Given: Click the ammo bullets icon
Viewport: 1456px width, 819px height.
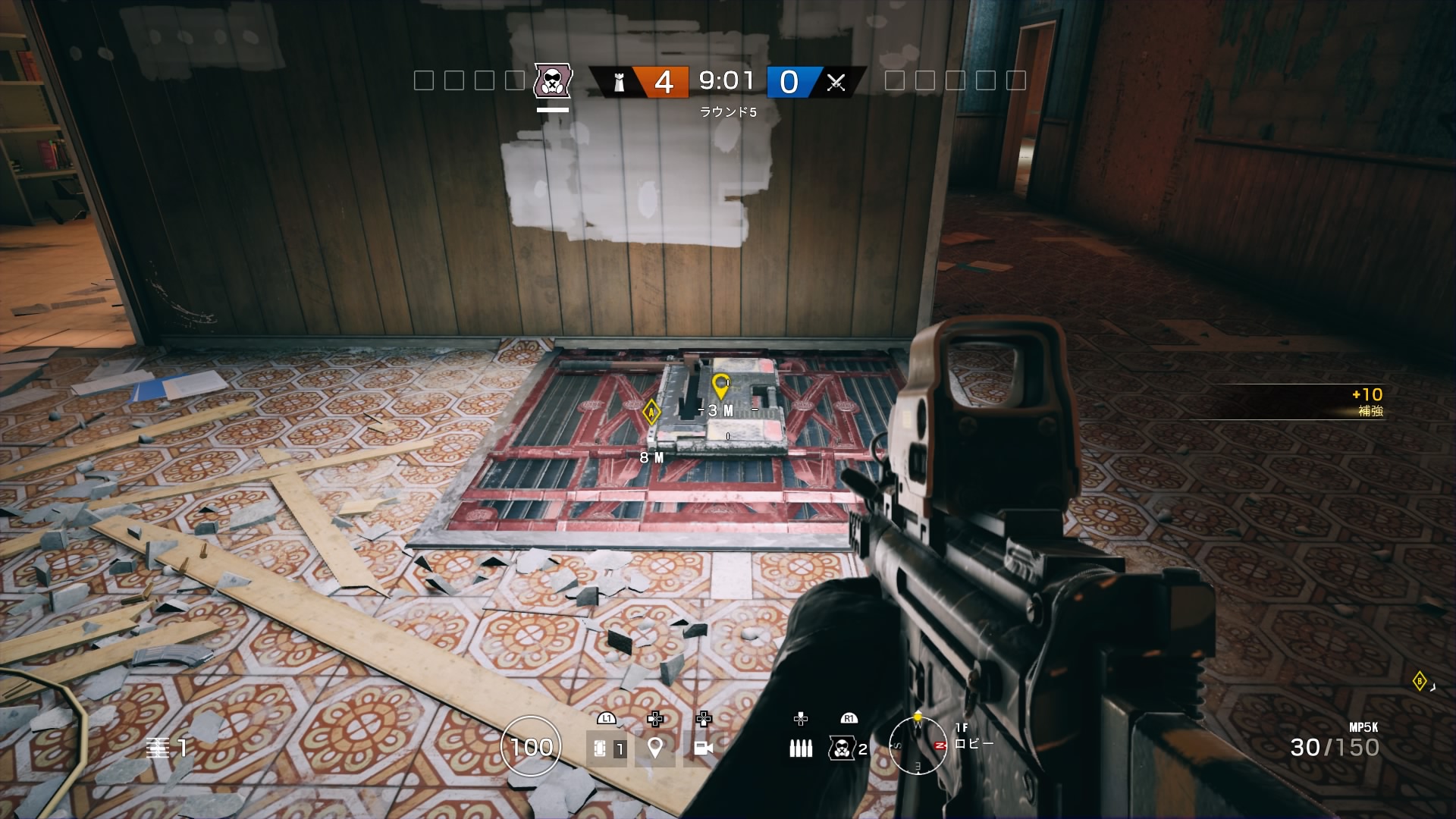Looking at the screenshot, I should point(800,748).
